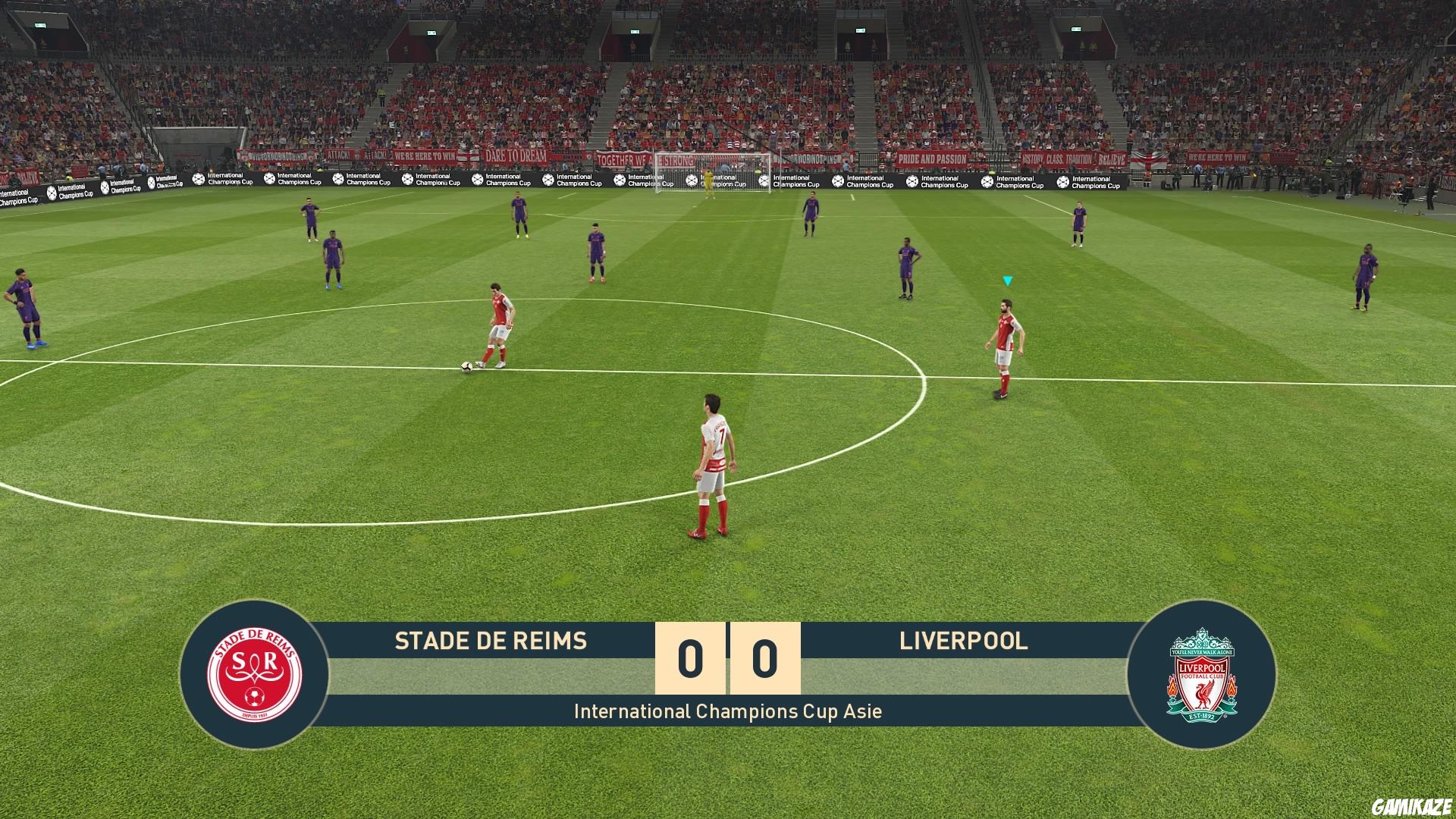Select the STADE DE REIMS team name text
This screenshot has width=1456, height=819.
(491, 641)
